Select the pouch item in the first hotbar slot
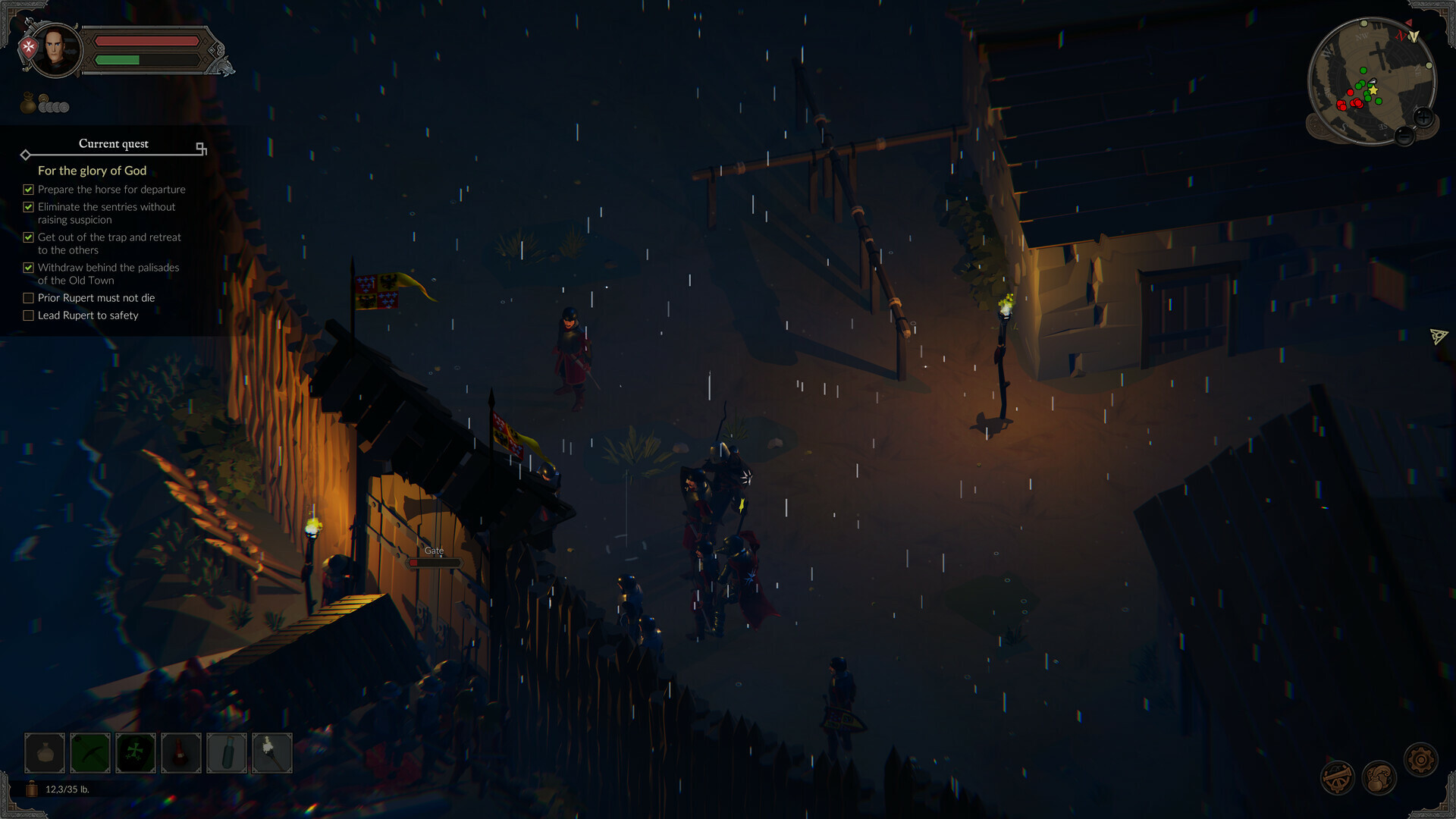The image size is (1456, 819). coord(44,752)
